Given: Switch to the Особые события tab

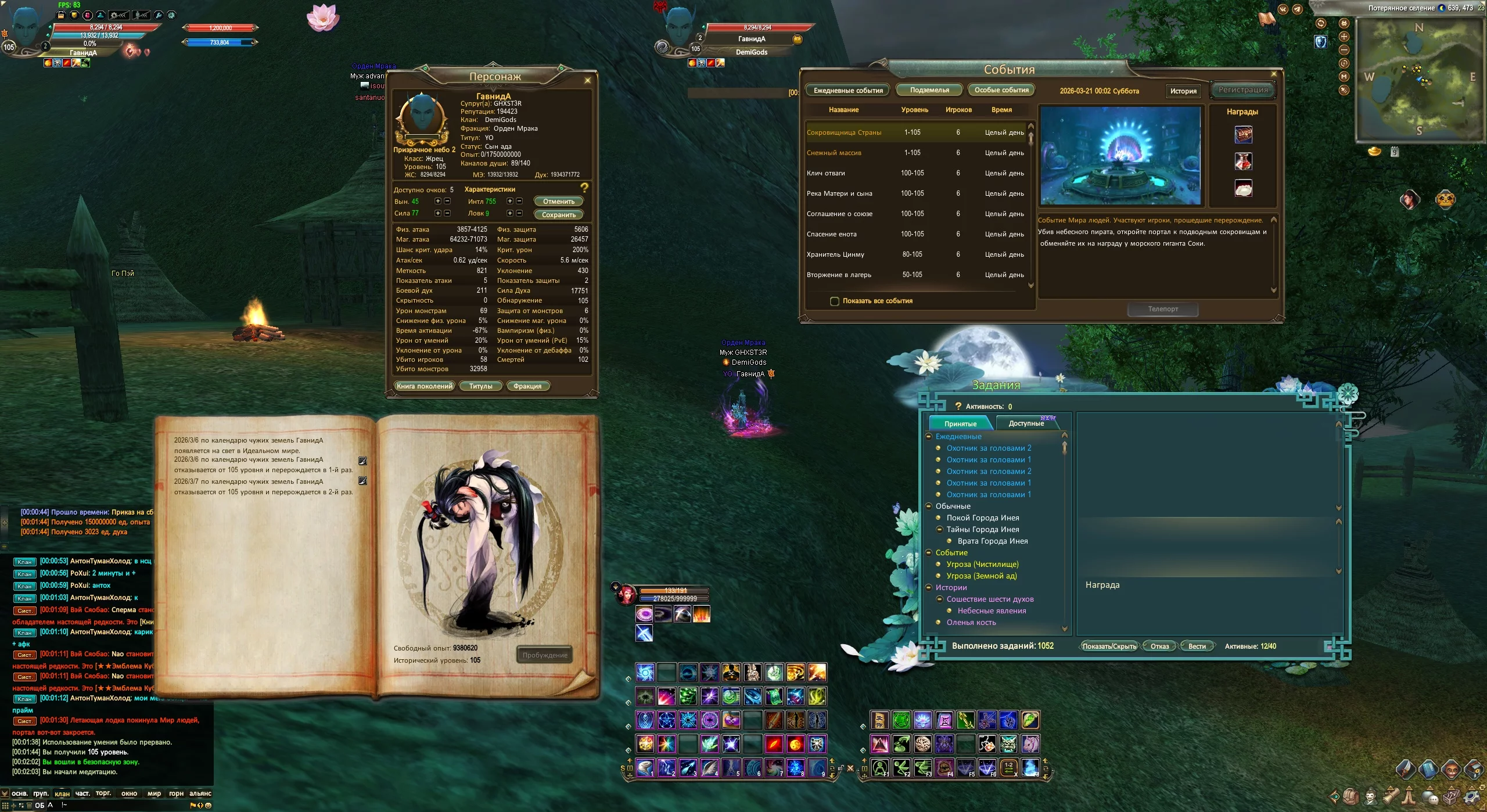Looking at the screenshot, I should pos(1001,90).
